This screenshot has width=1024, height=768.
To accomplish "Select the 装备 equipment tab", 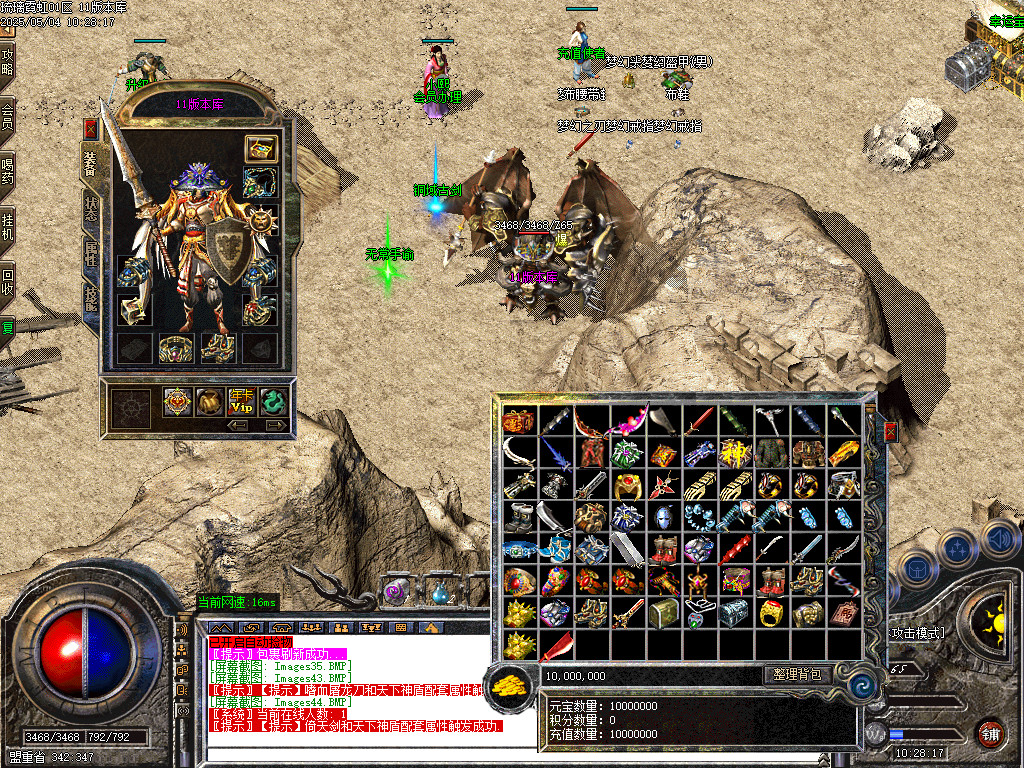I will 91,163.
